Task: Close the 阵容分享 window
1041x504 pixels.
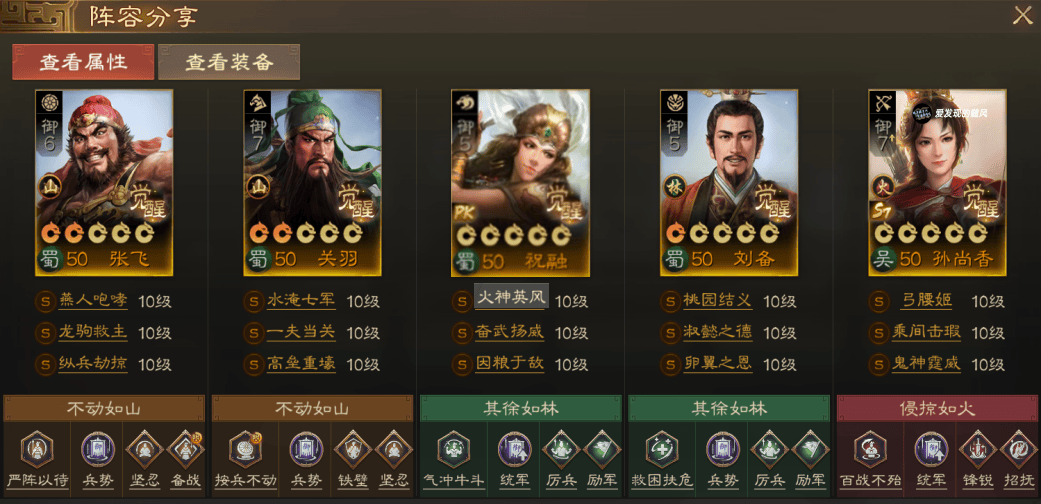Action: point(1022,16)
